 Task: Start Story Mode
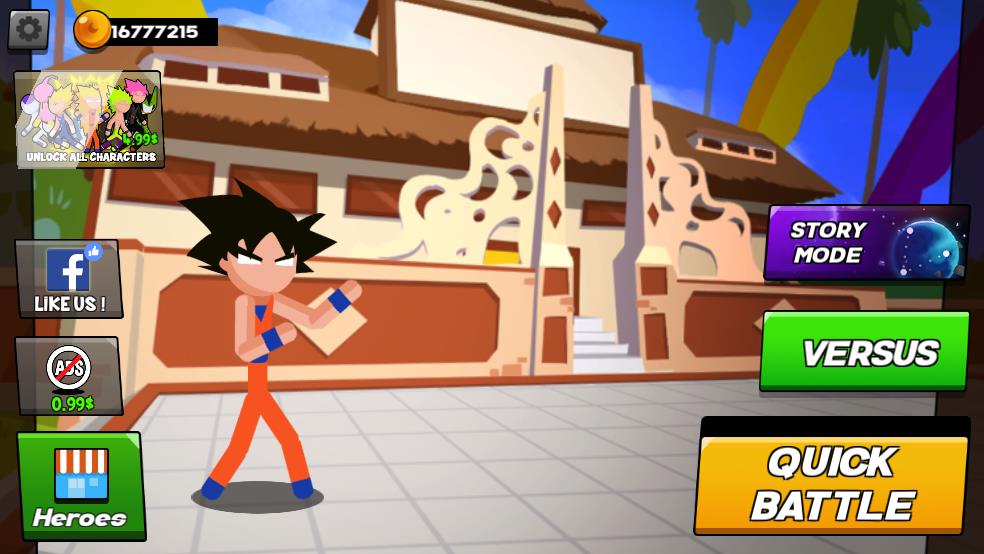tap(865, 243)
